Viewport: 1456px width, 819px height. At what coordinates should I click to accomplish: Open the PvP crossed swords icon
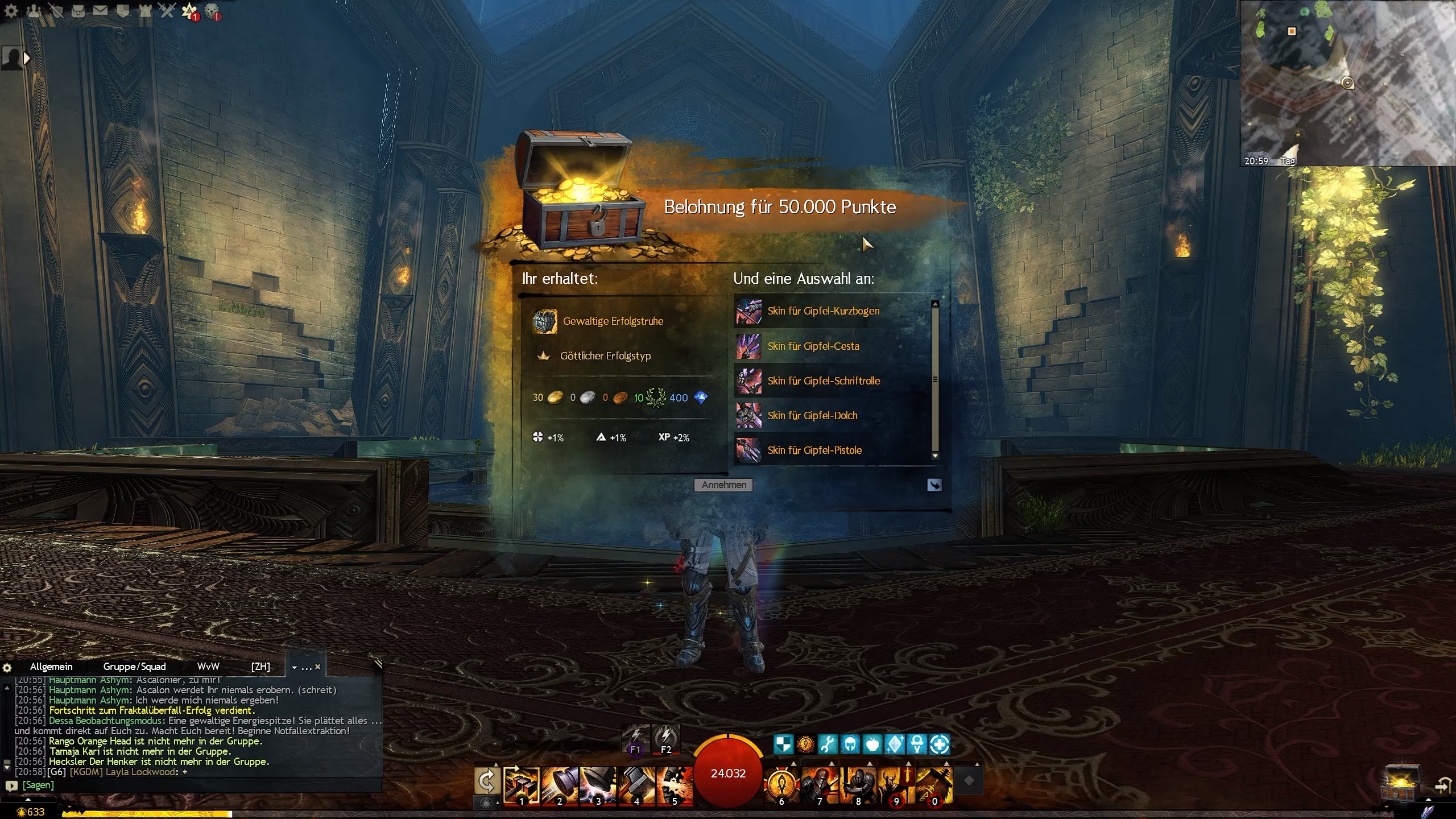point(167,10)
